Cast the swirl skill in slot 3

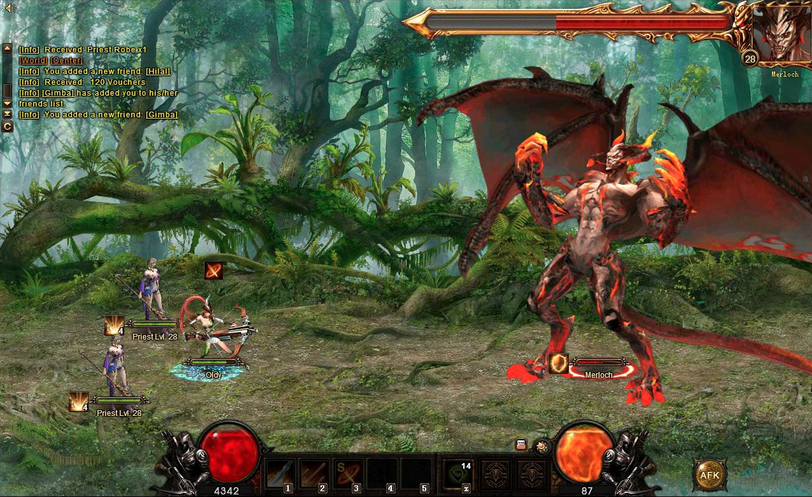[349, 473]
